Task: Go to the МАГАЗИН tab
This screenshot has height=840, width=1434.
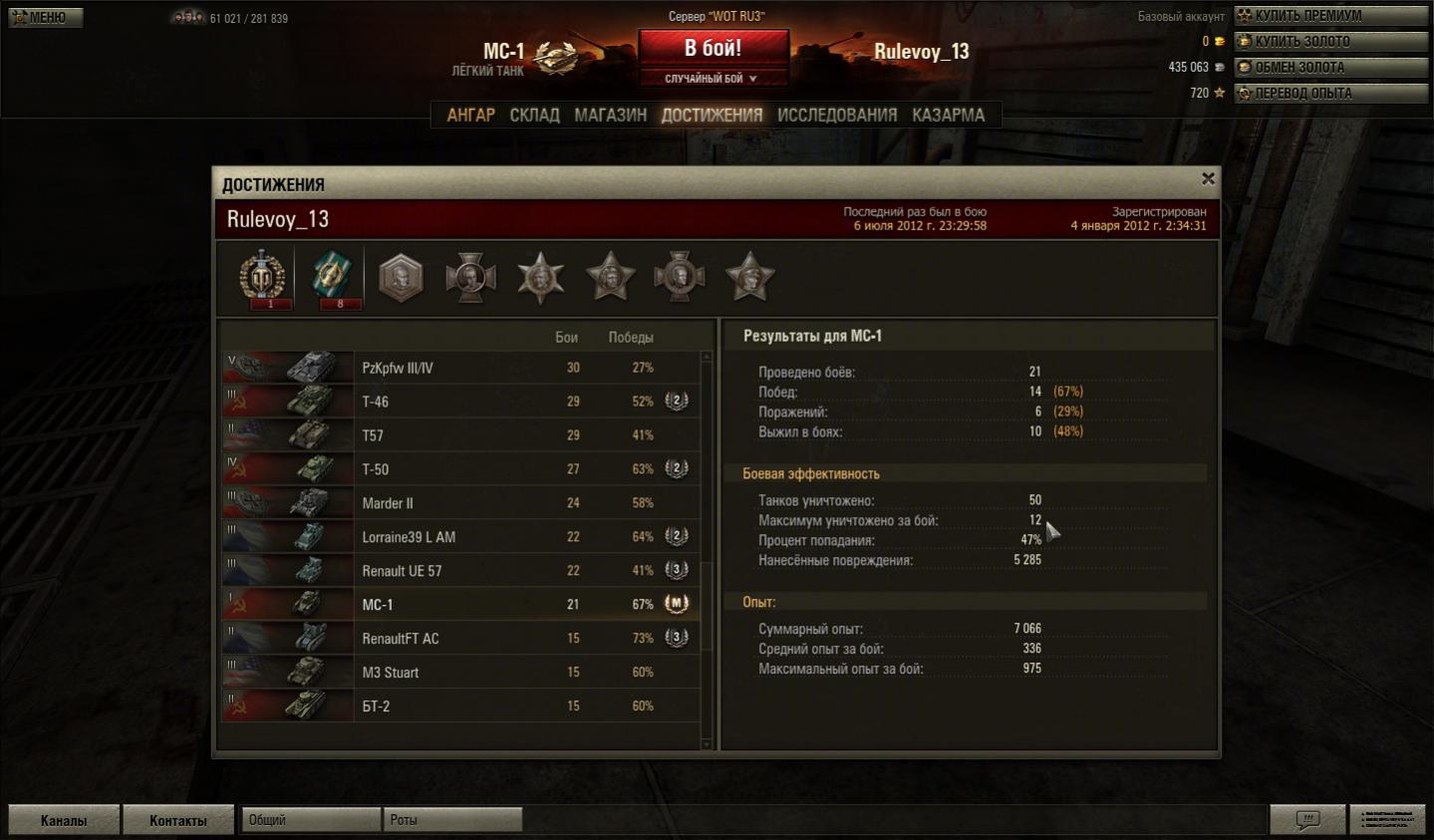Action: 610,116
